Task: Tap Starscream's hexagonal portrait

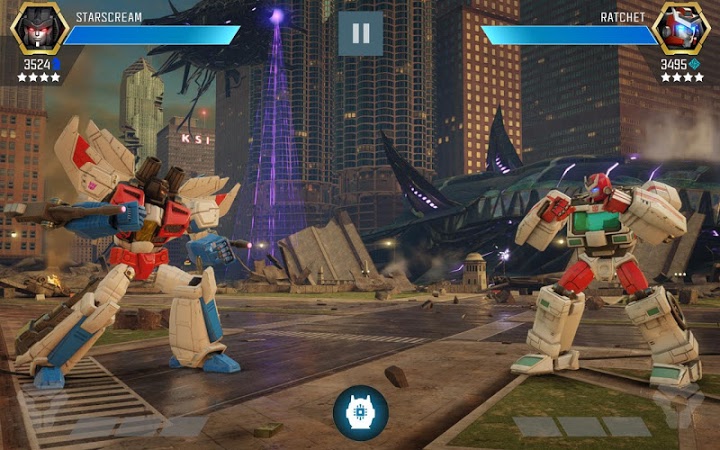Action: [38, 28]
